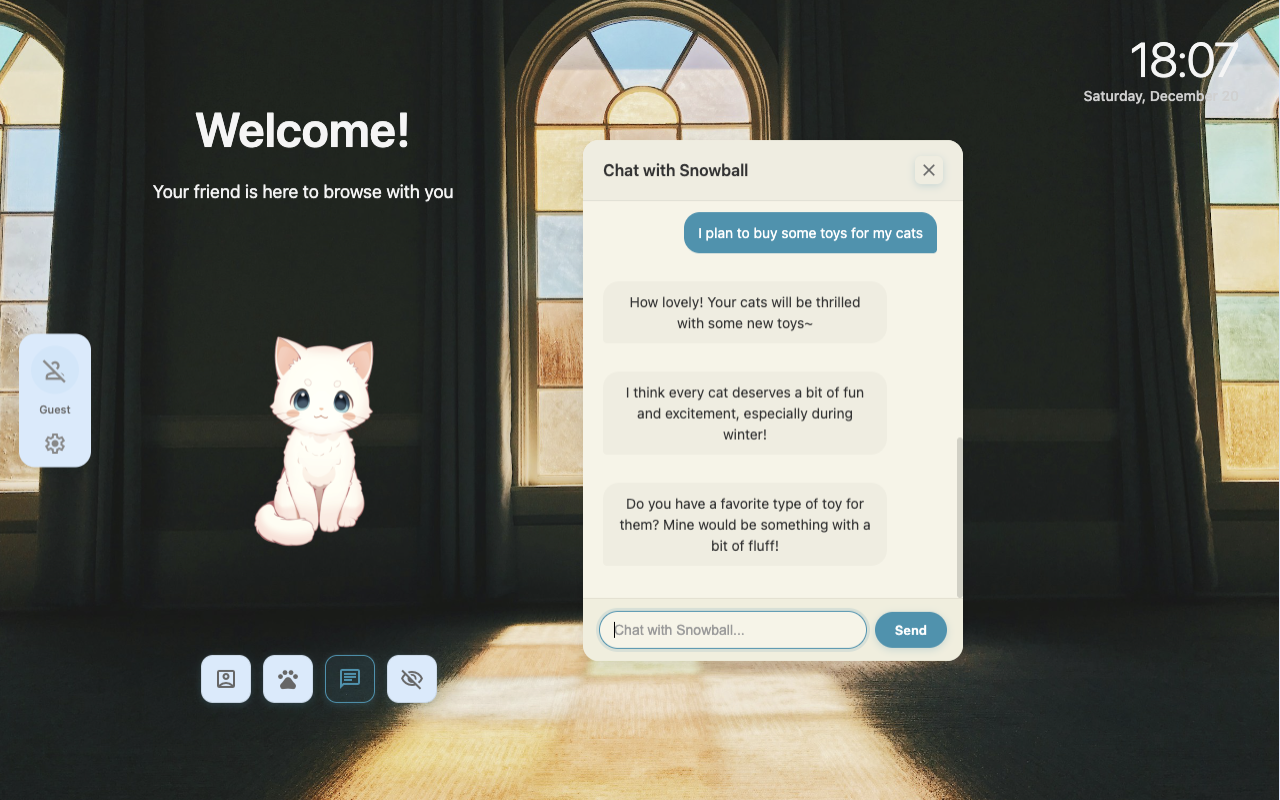Viewport: 1280px width, 800px height.
Task: Hide the companion with the eye-off toggle
Action: pos(411,678)
